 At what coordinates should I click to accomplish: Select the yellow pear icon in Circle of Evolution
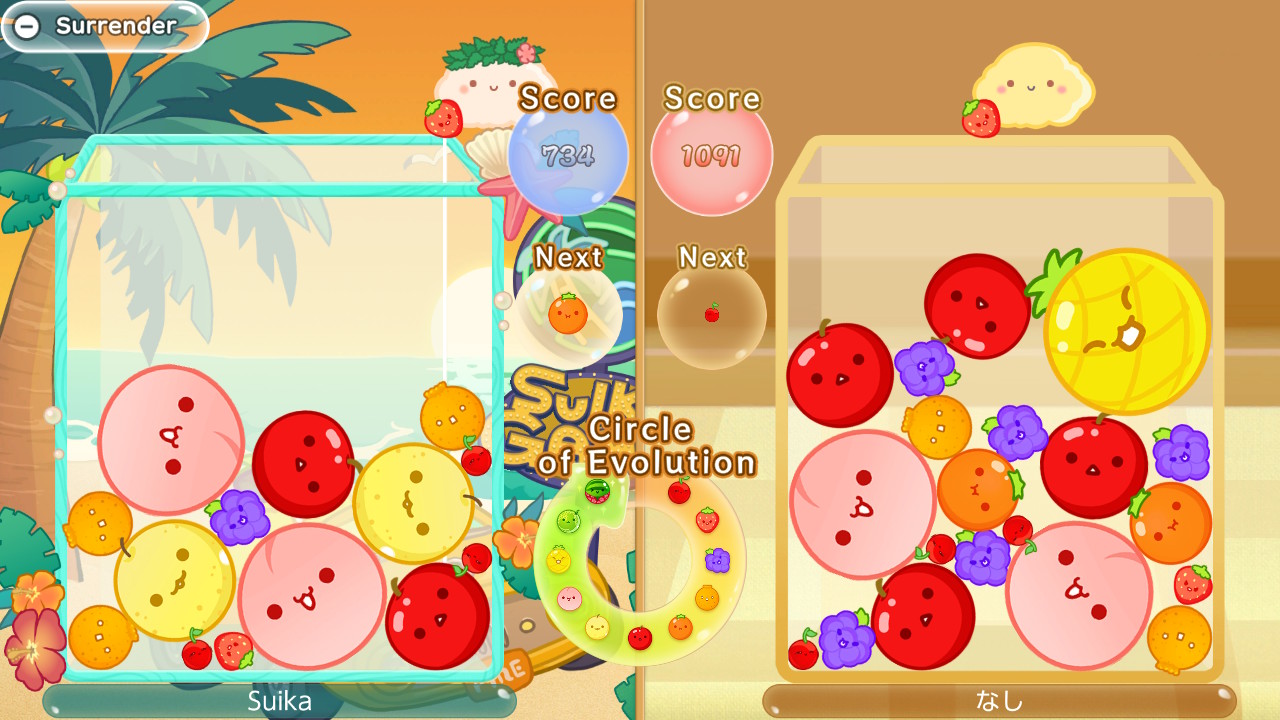tap(598, 628)
